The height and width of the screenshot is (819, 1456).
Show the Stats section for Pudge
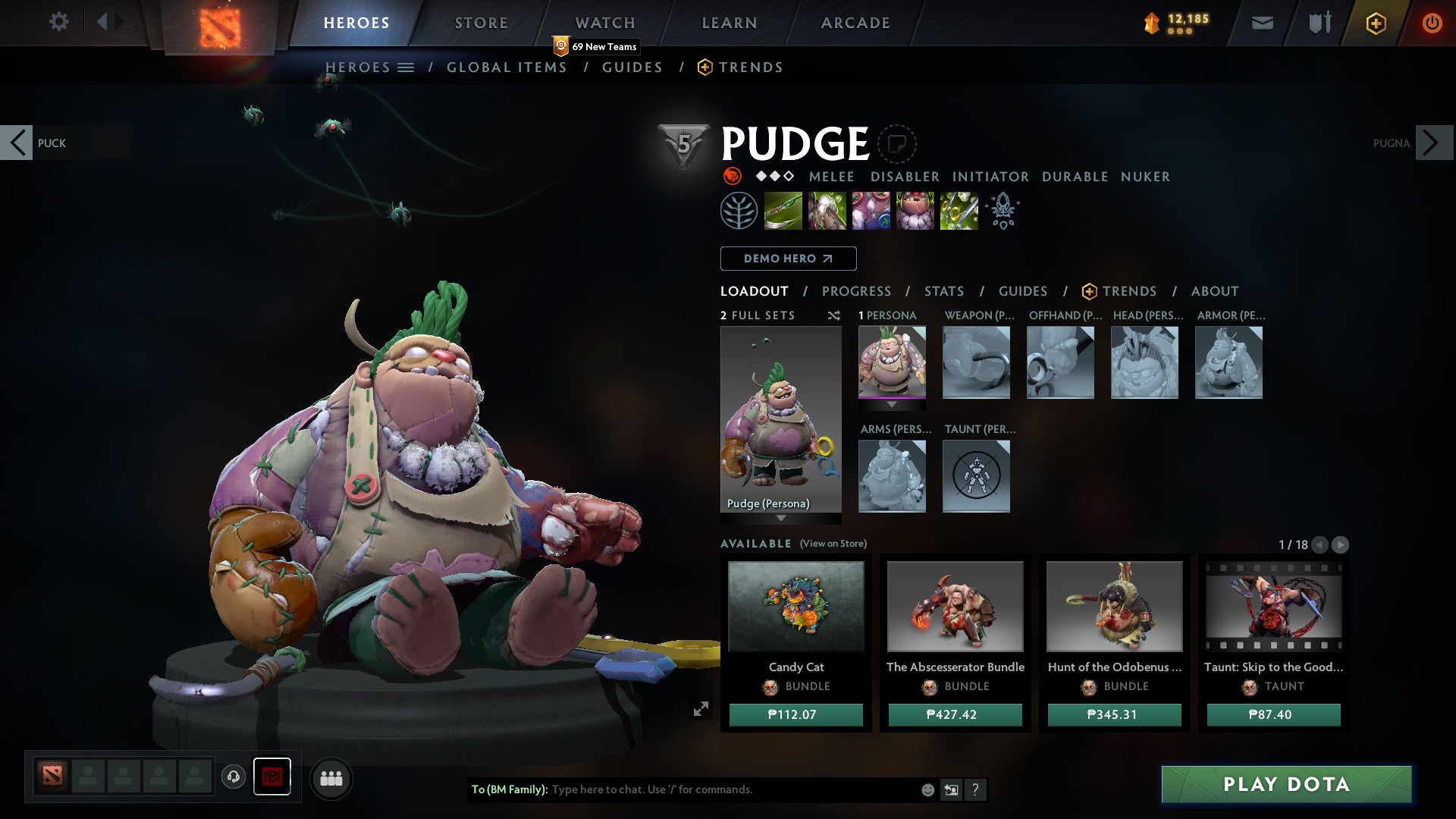943,291
